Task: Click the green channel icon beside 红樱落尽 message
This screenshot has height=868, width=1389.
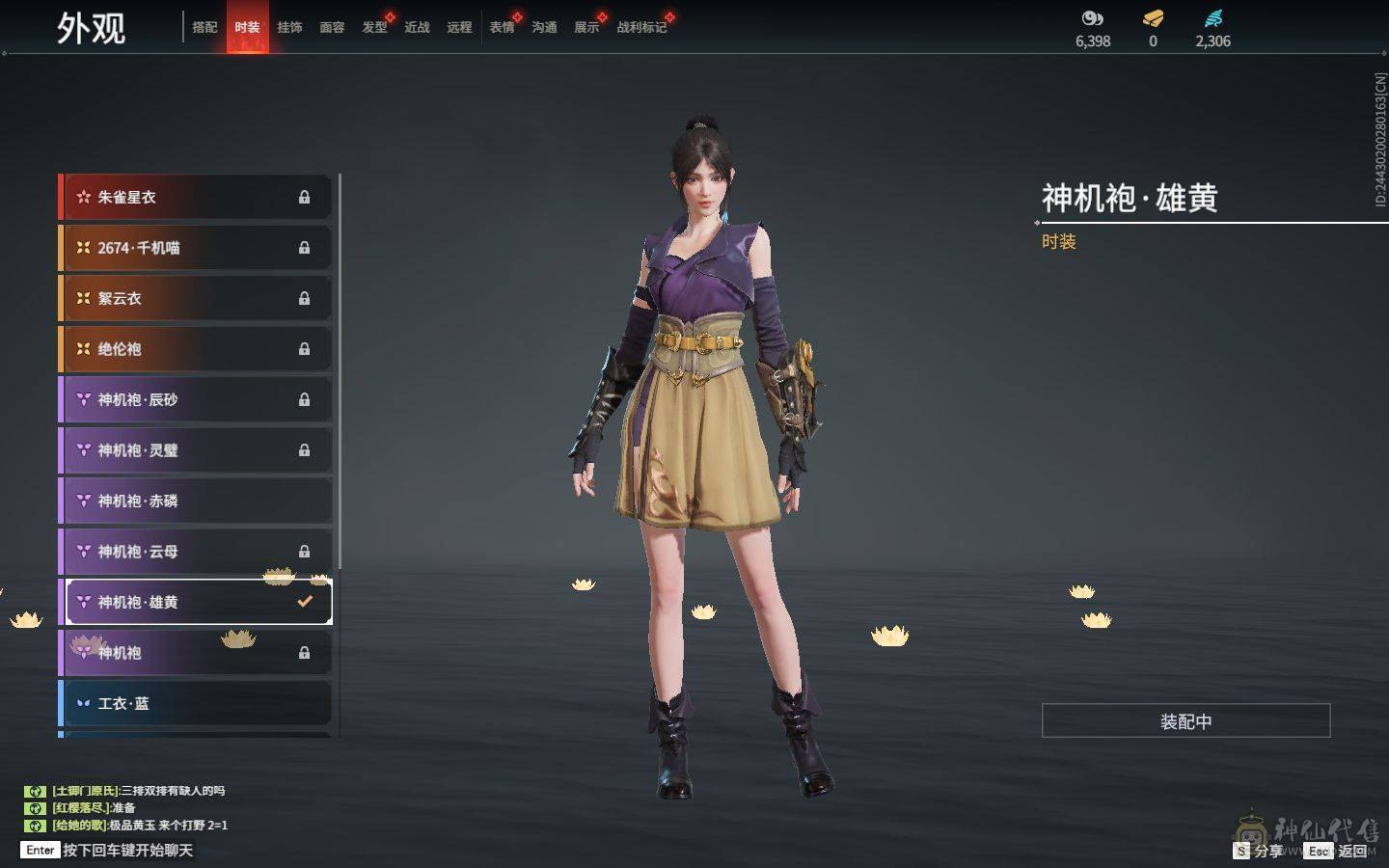Action: click(36, 808)
